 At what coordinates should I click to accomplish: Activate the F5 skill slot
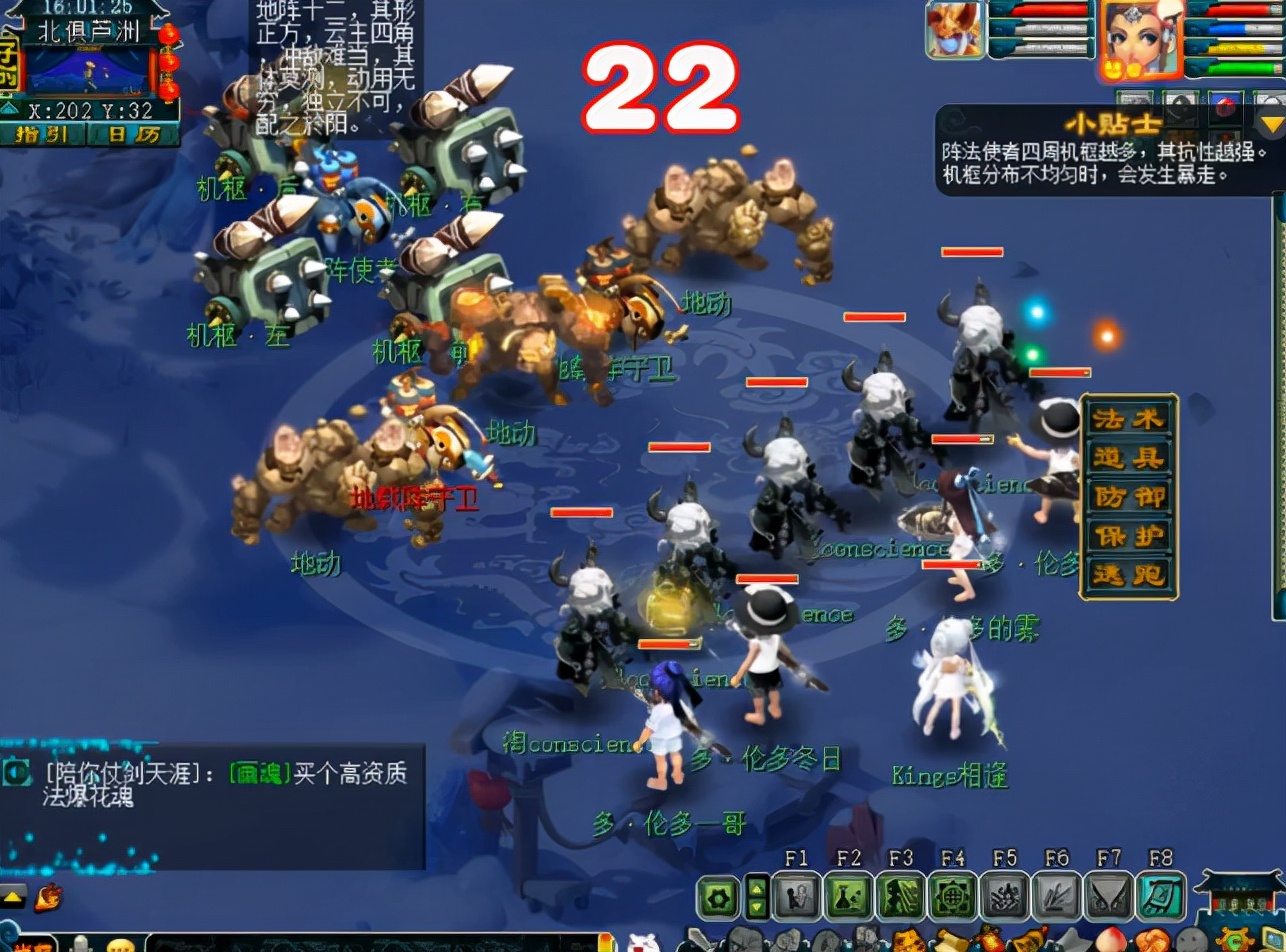click(1005, 896)
